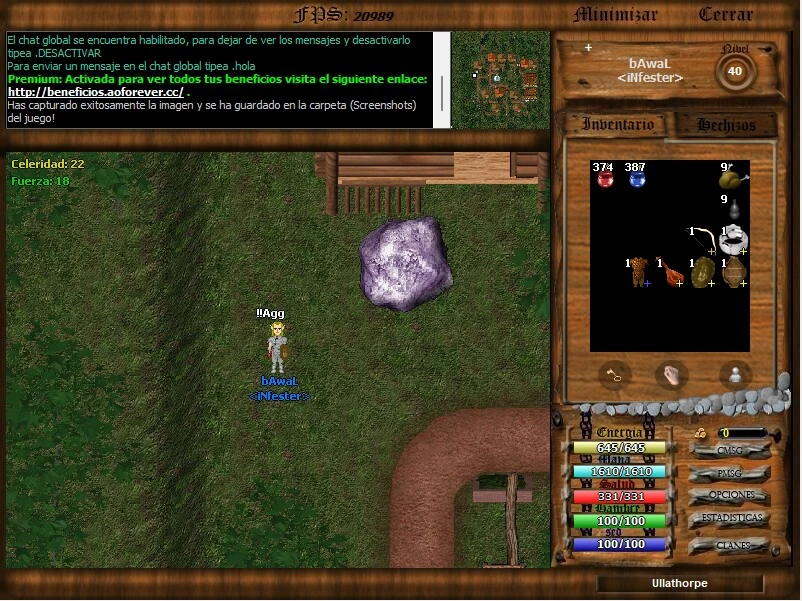Select the brown turtle shield item

[733, 272]
